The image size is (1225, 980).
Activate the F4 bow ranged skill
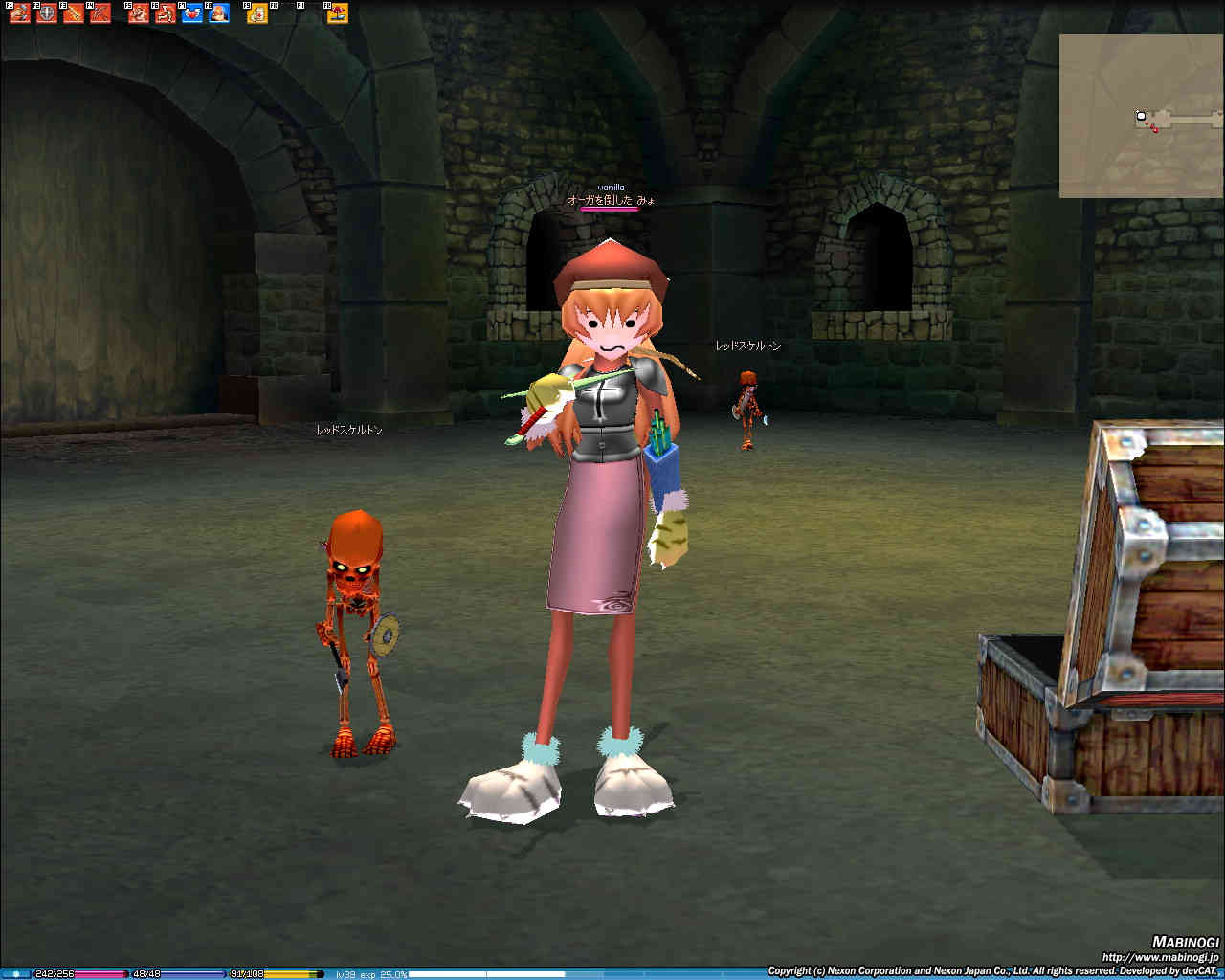[100, 13]
